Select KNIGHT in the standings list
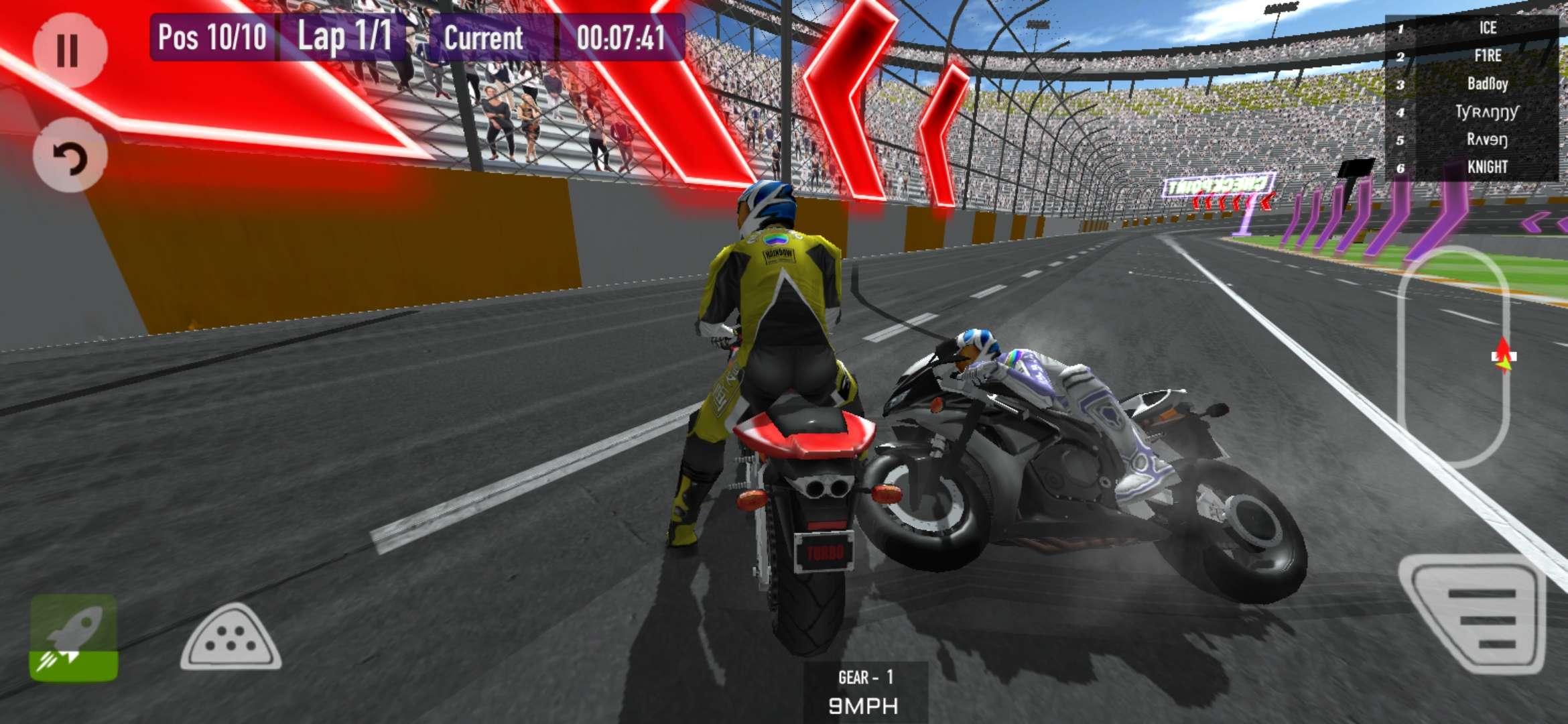The height and width of the screenshot is (724, 1568). click(x=1473, y=168)
